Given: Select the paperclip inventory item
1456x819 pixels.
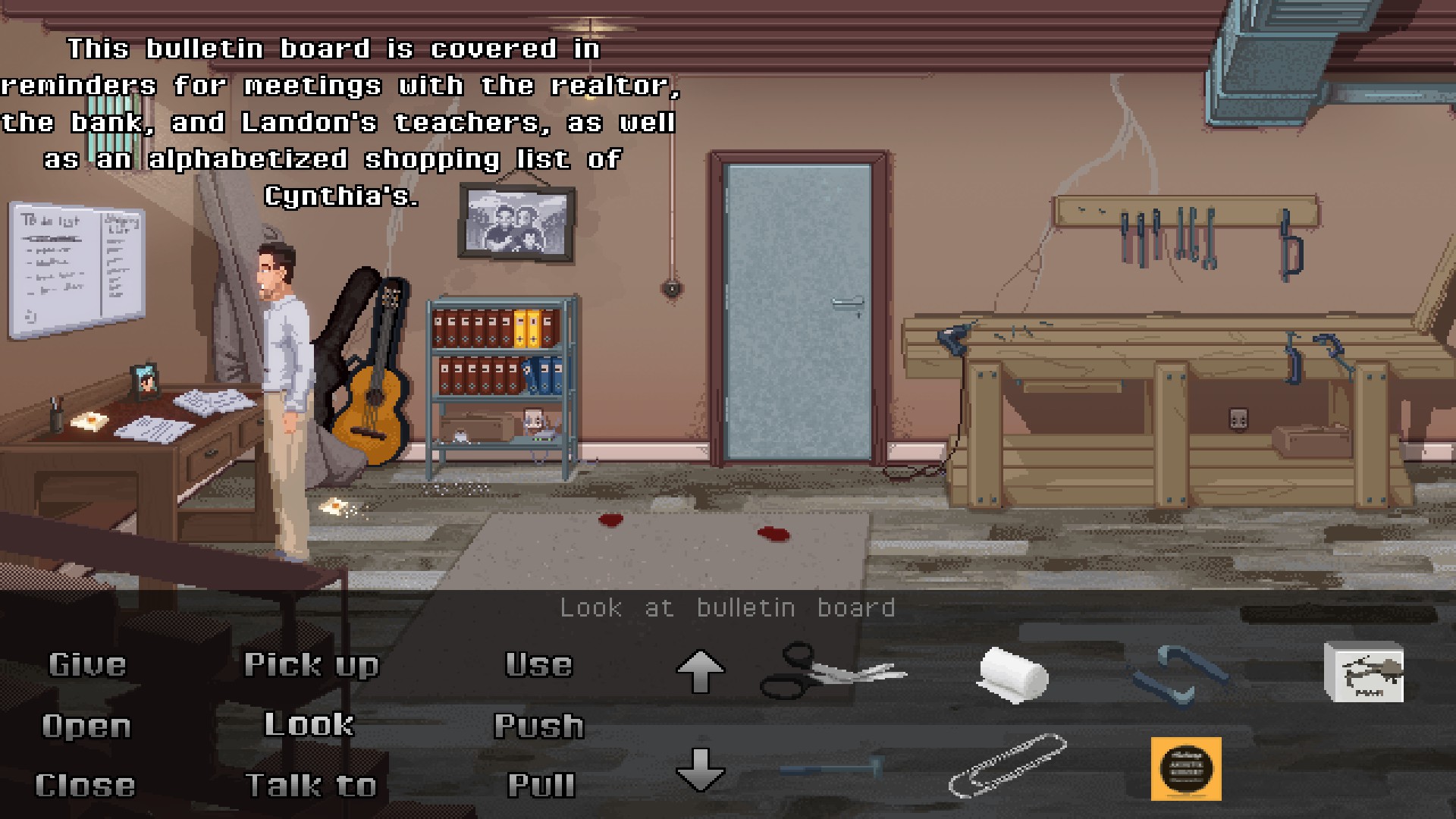Looking at the screenshot, I should 1008,764.
